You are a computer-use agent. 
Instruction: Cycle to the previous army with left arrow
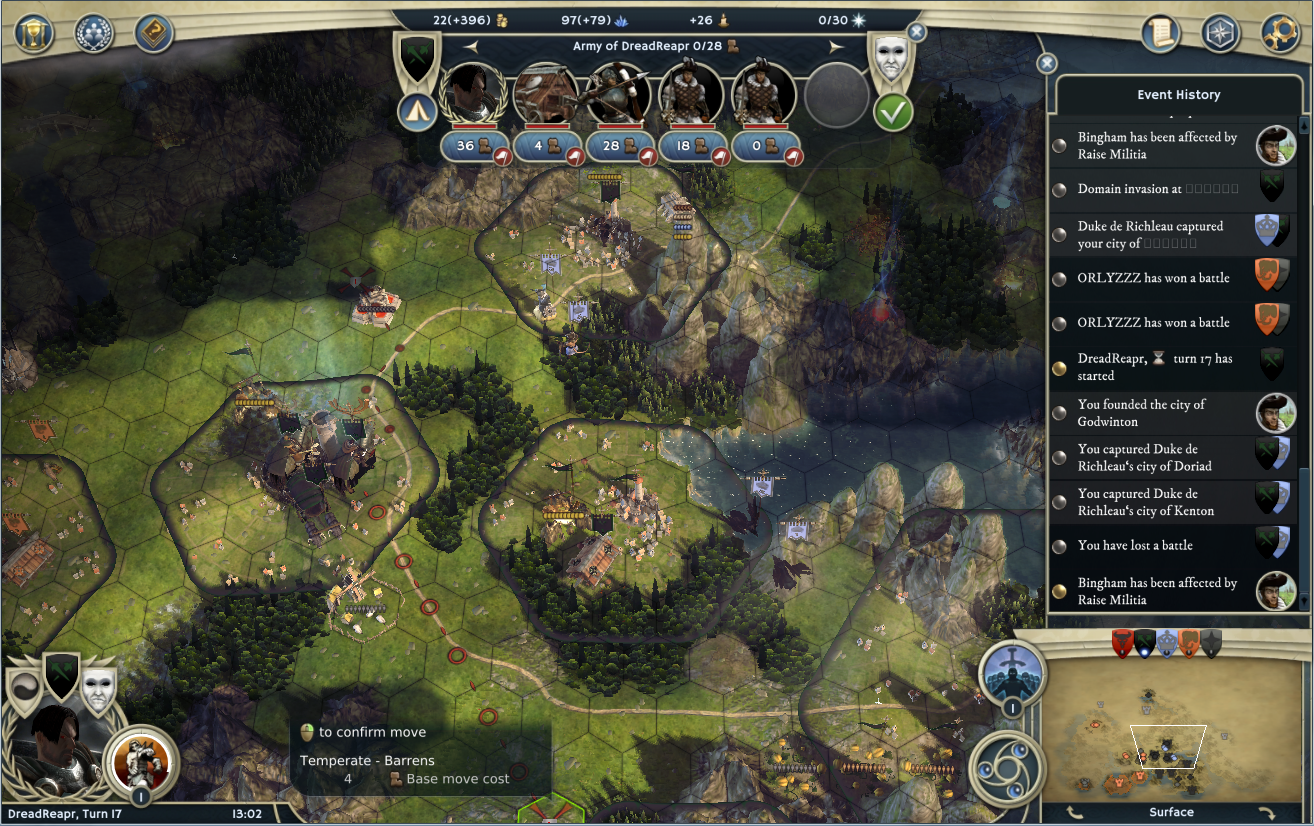pyautogui.click(x=471, y=46)
